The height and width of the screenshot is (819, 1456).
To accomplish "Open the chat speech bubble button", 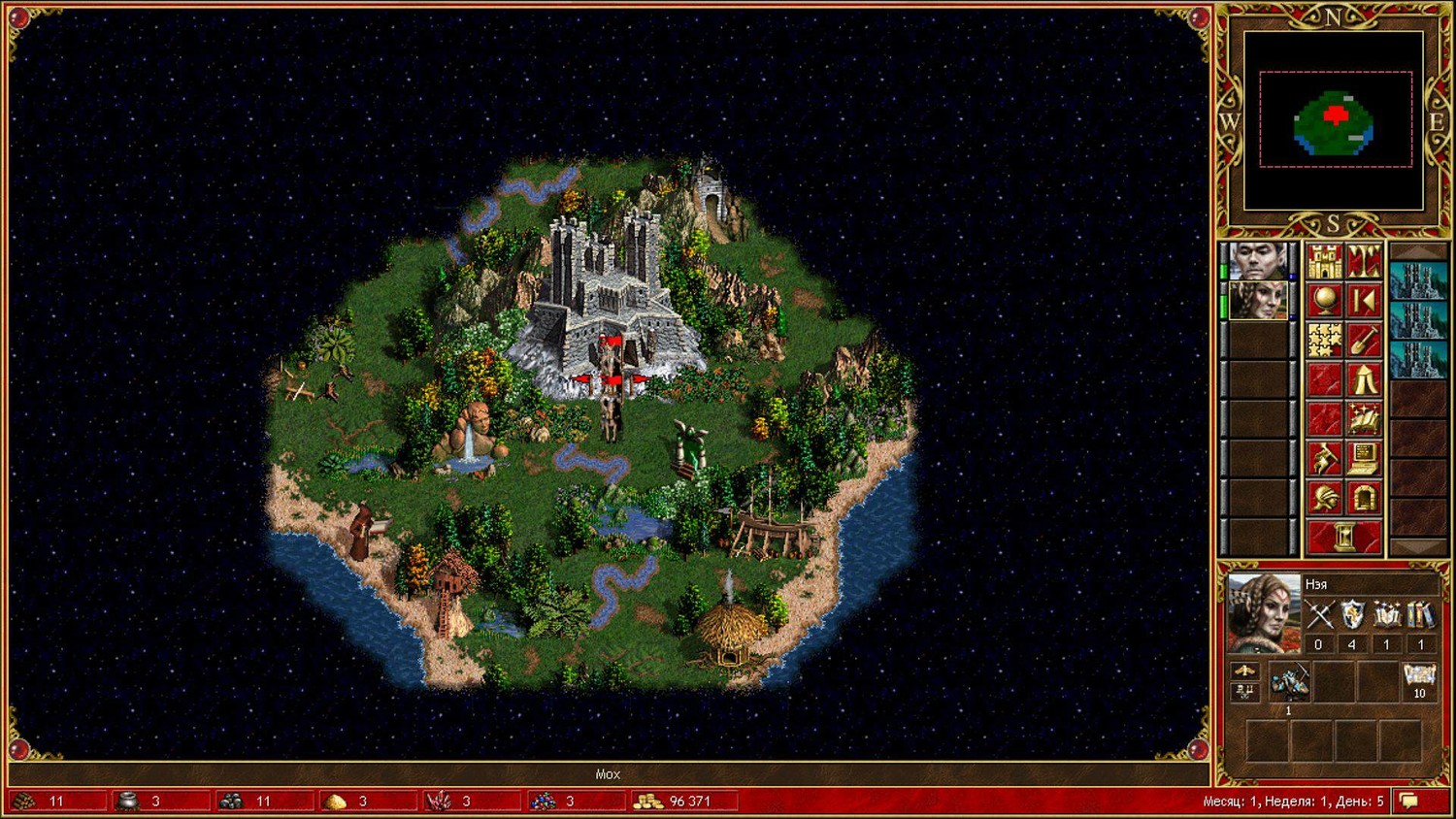I will [1409, 802].
